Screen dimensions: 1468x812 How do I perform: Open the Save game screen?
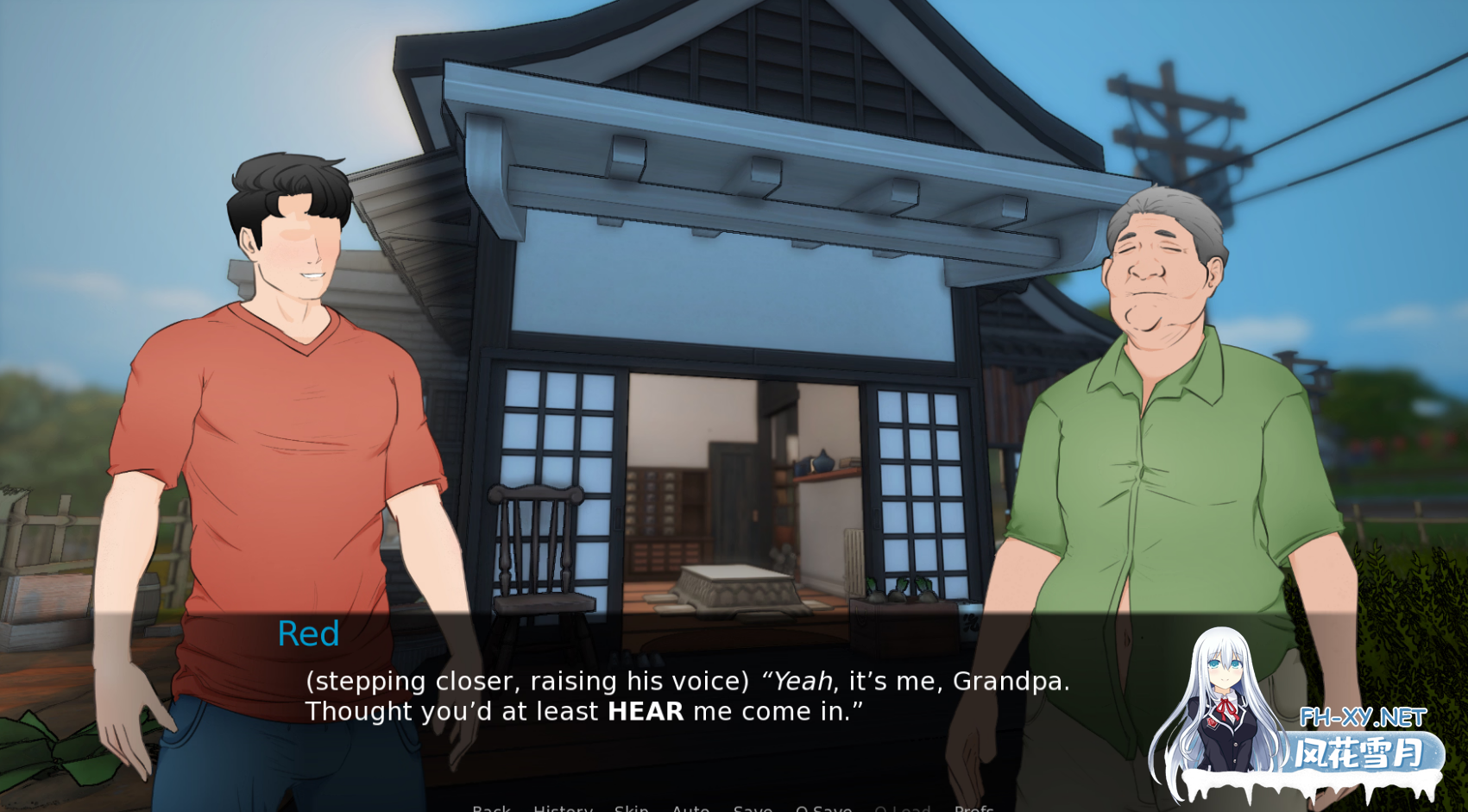click(753, 808)
